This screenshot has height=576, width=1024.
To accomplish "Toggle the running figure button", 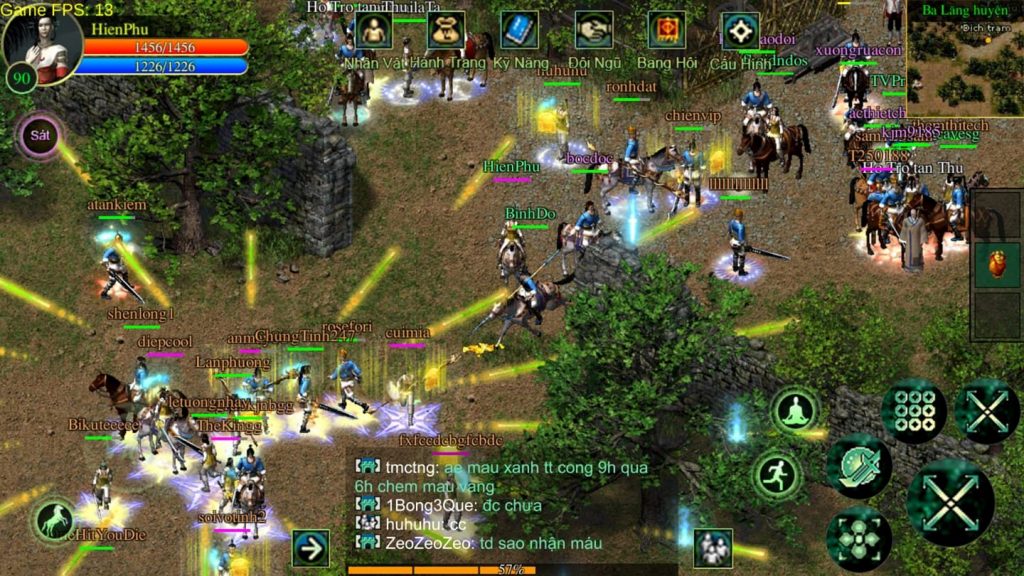I will click(x=777, y=475).
